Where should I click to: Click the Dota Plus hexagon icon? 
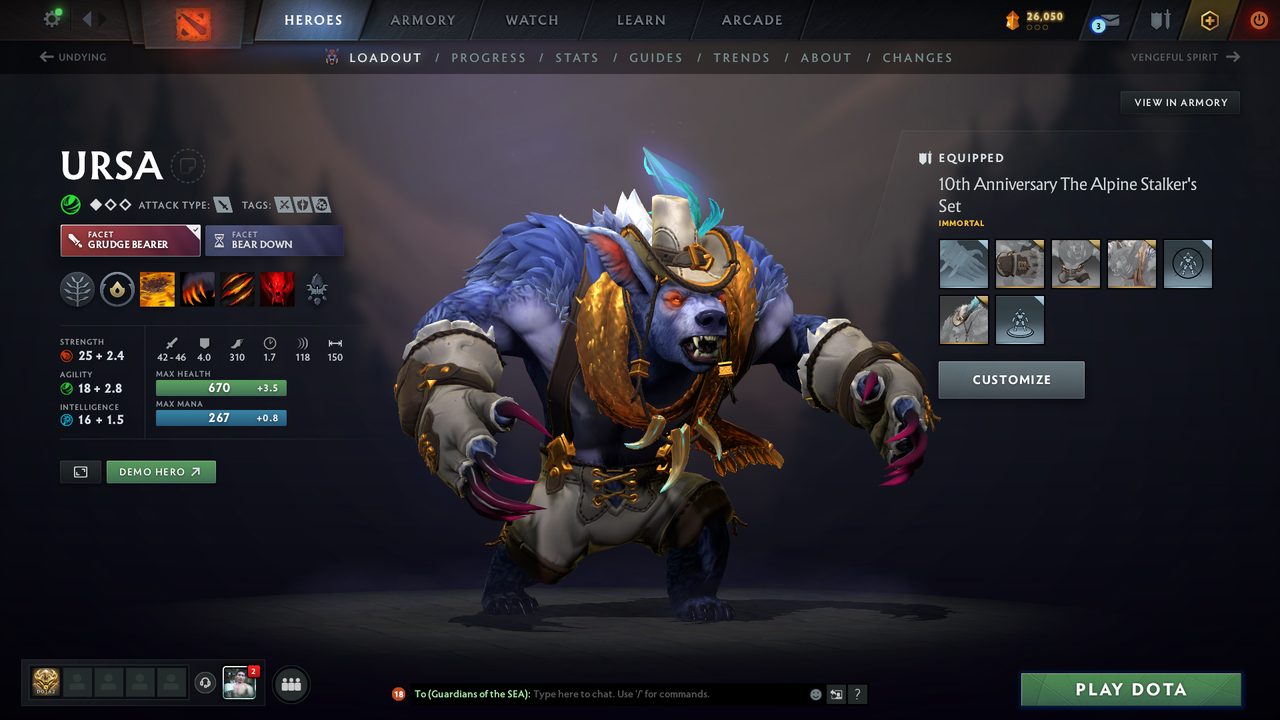[x=1209, y=20]
